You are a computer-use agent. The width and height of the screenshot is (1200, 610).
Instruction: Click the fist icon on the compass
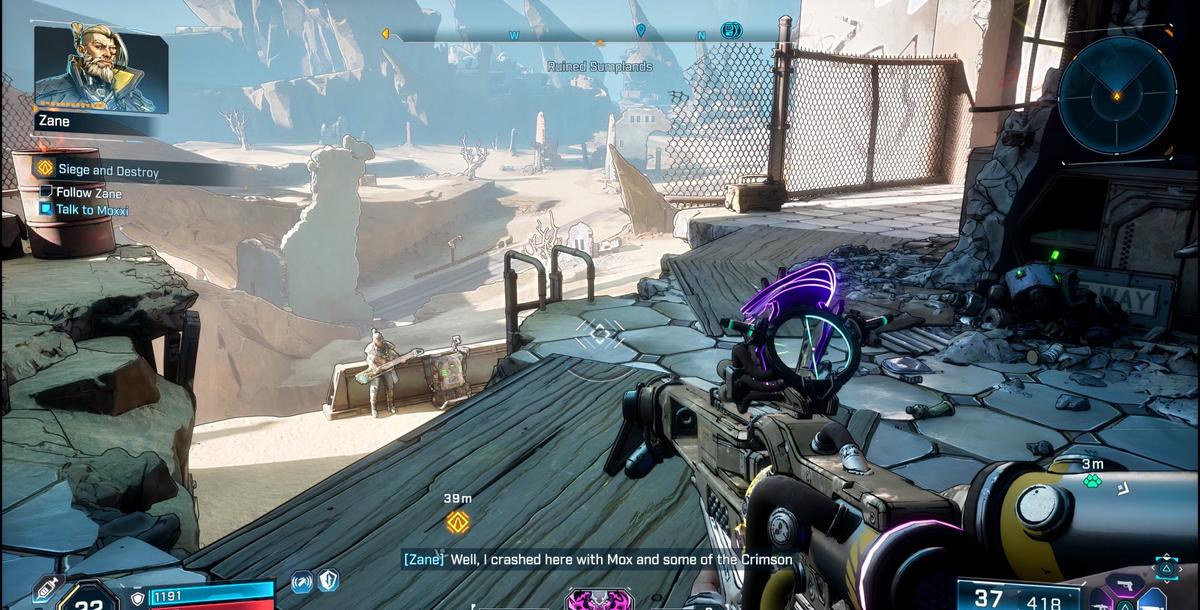pyautogui.click(x=731, y=32)
